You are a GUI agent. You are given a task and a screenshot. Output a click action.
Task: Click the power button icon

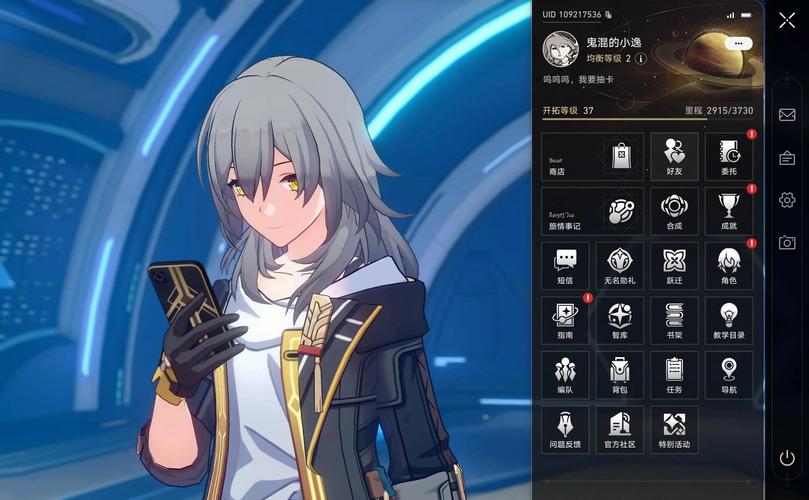(x=787, y=458)
